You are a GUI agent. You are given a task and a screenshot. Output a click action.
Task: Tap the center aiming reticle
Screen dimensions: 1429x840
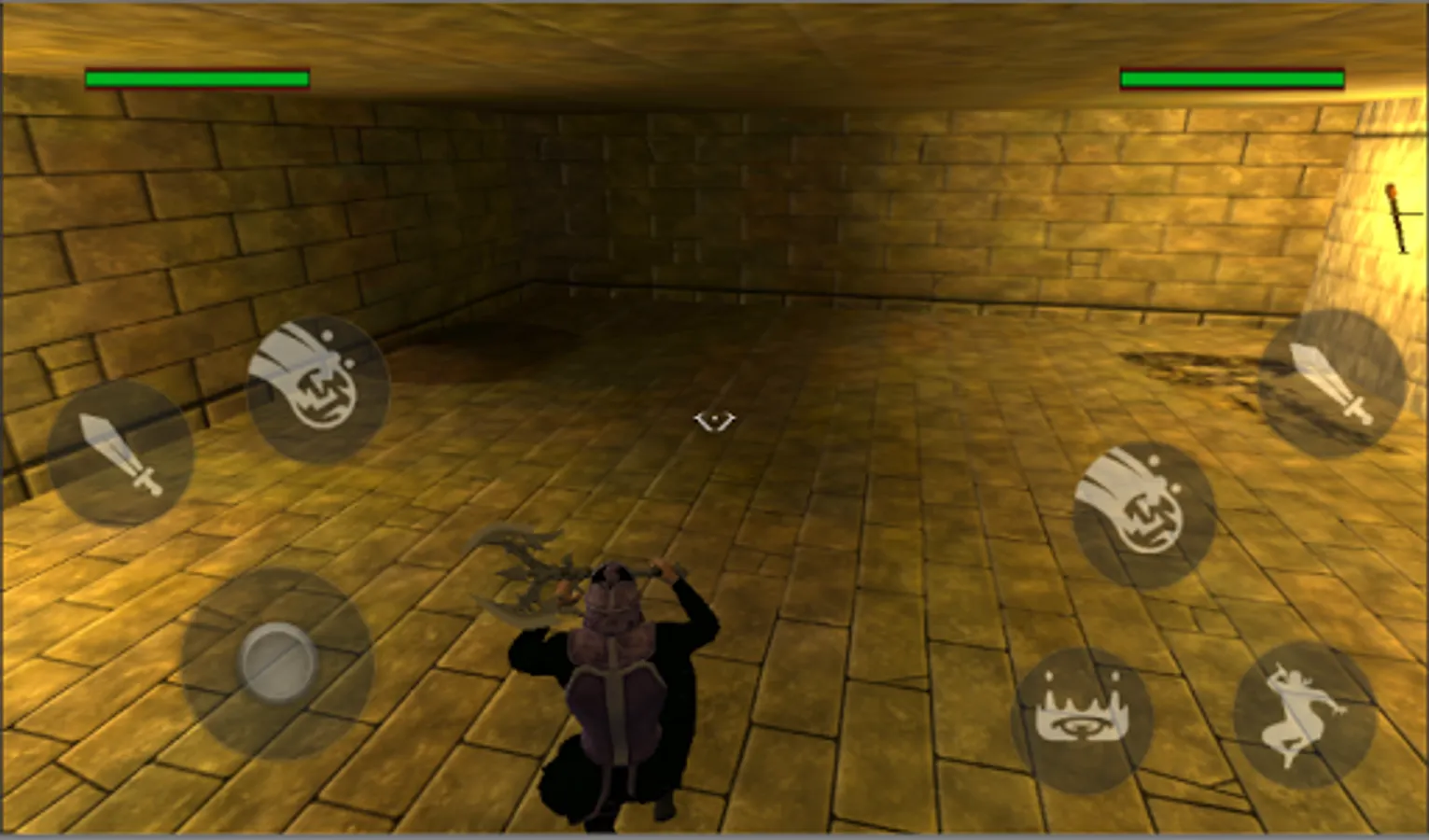(x=716, y=420)
